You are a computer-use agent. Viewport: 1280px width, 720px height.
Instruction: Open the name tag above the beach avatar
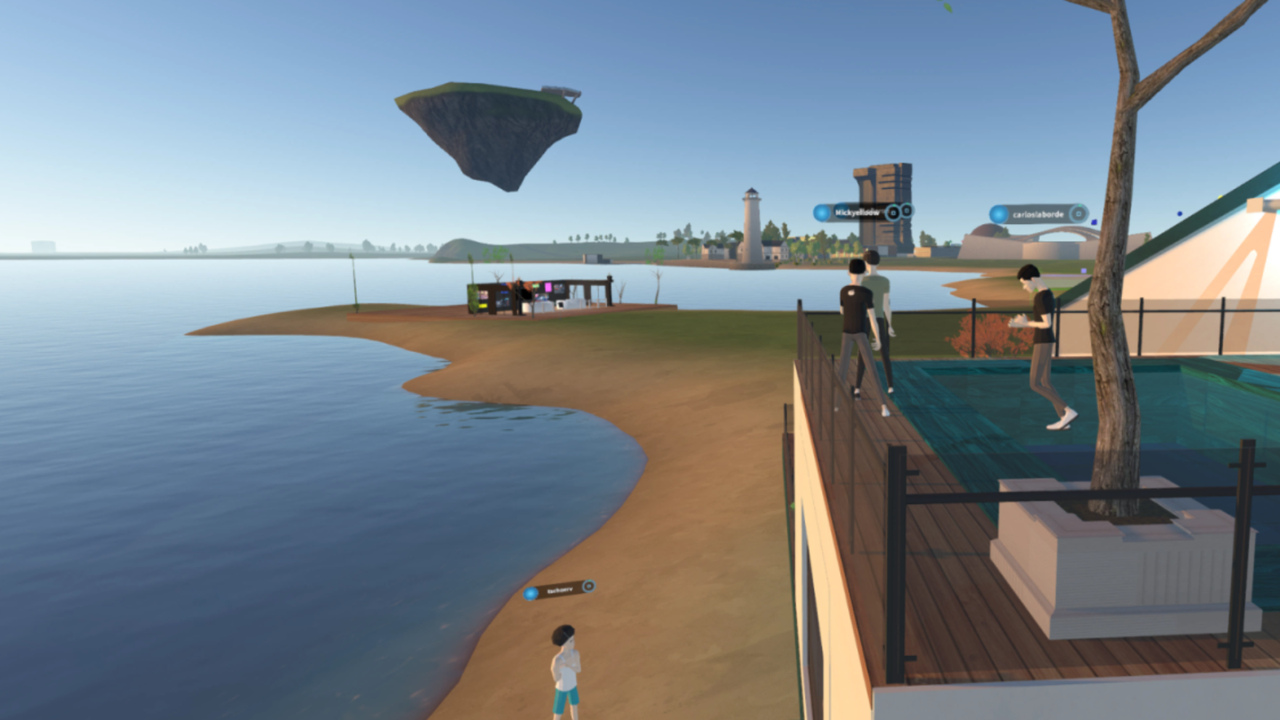pyautogui.click(x=559, y=591)
